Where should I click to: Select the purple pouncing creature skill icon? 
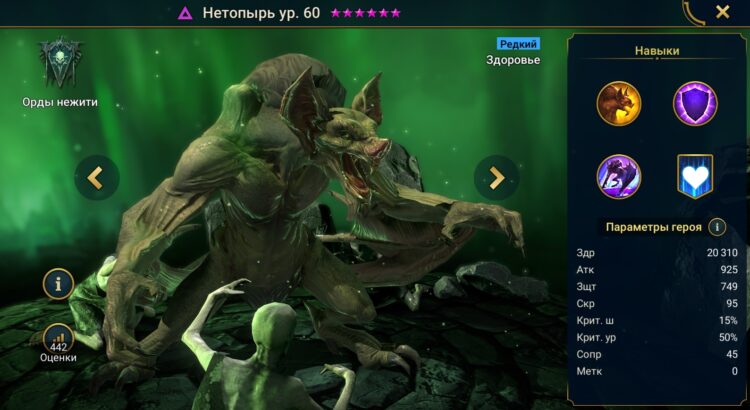pyautogui.click(x=619, y=176)
